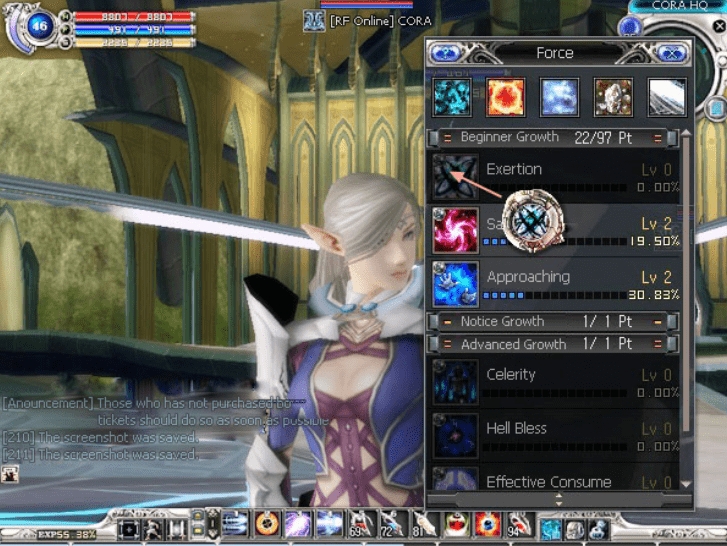The image size is (727, 546).
Task: Pick the pink swirl force skill icon
Action: 454,230
